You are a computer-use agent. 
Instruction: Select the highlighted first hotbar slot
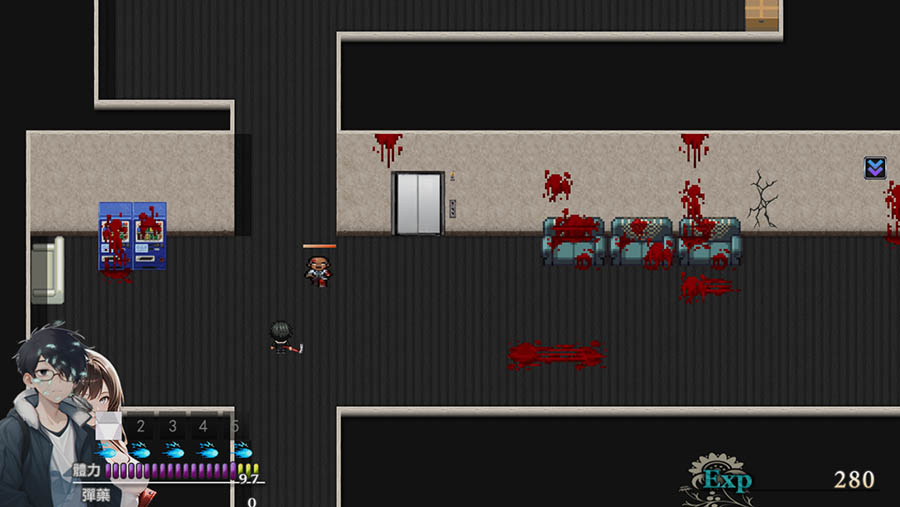tap(108, 428)
